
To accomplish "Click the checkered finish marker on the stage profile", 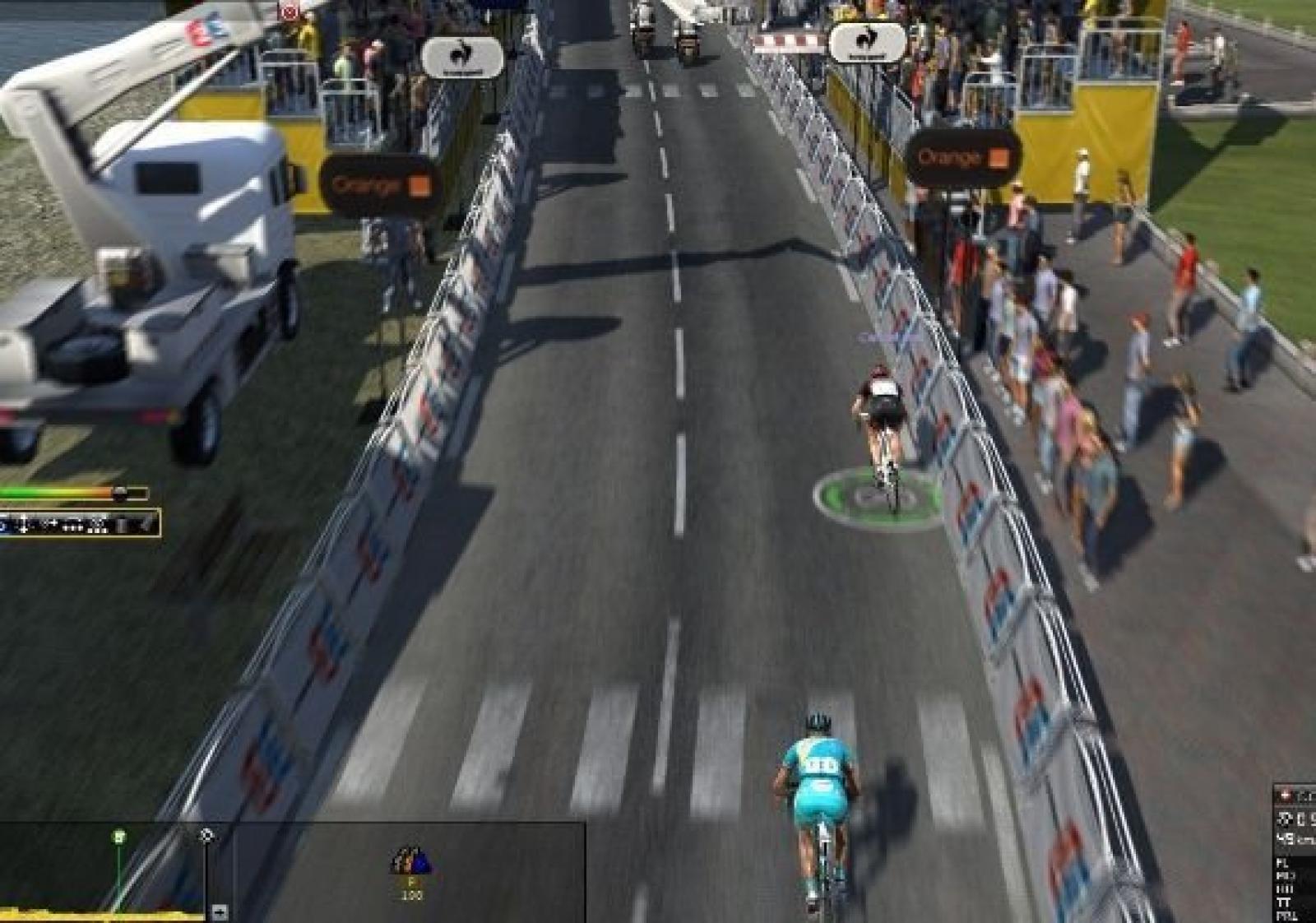I will 206,836.
